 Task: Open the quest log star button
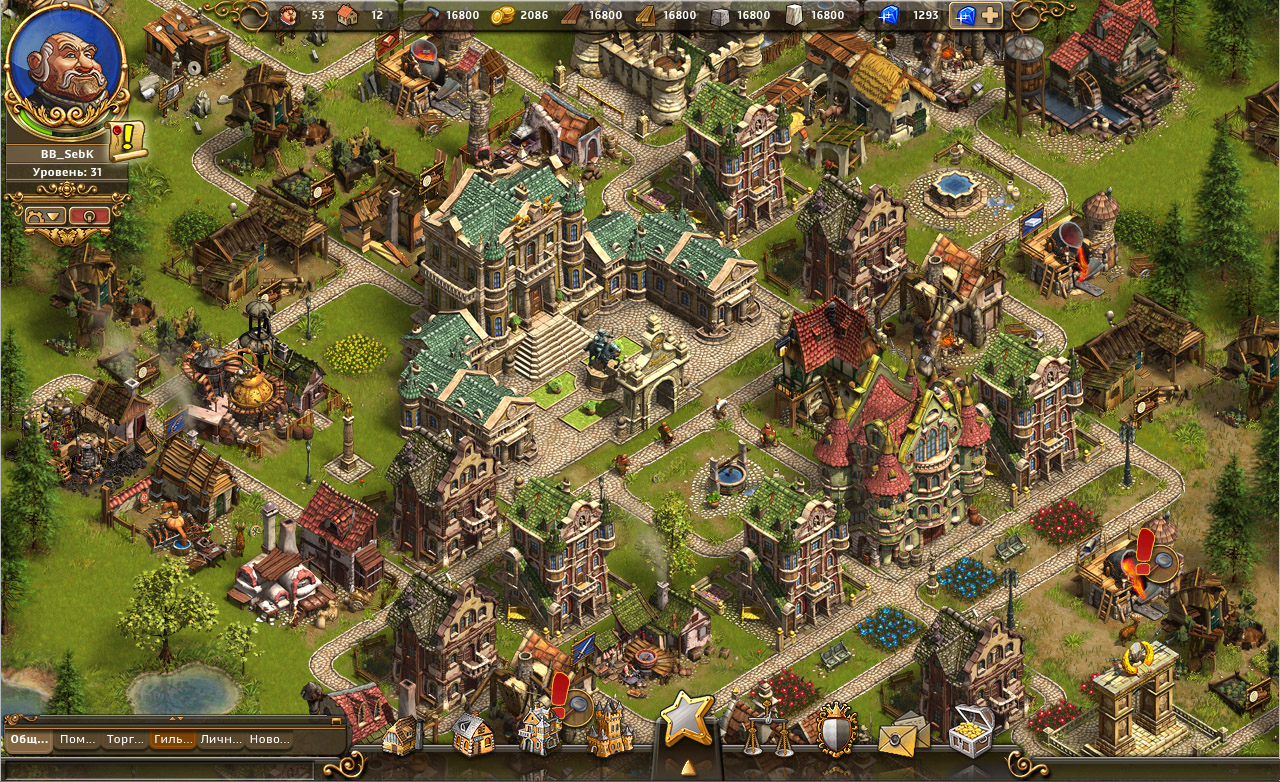tap(684, 718)
